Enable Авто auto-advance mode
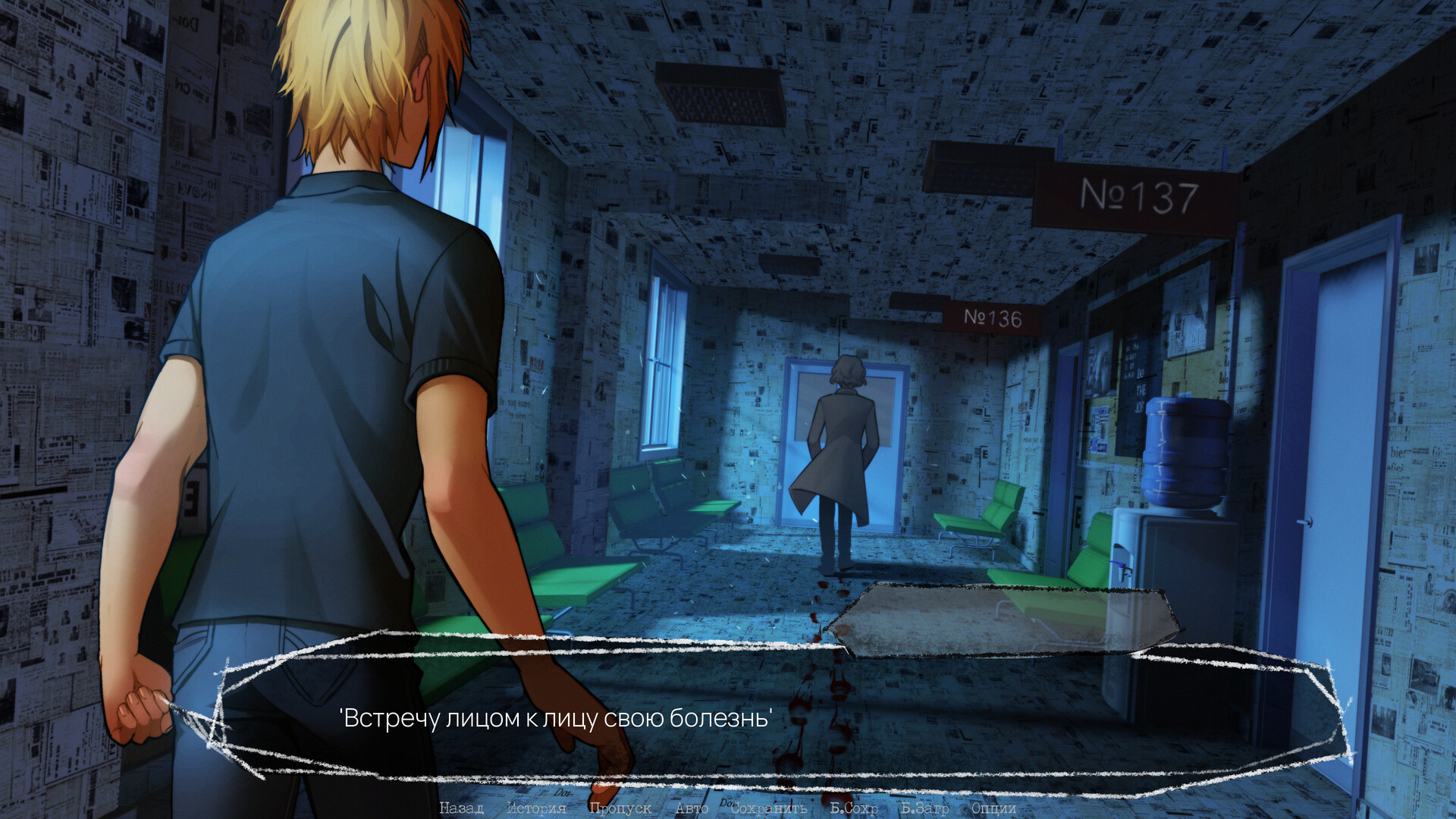1456x819 pixels. [692, 808]
